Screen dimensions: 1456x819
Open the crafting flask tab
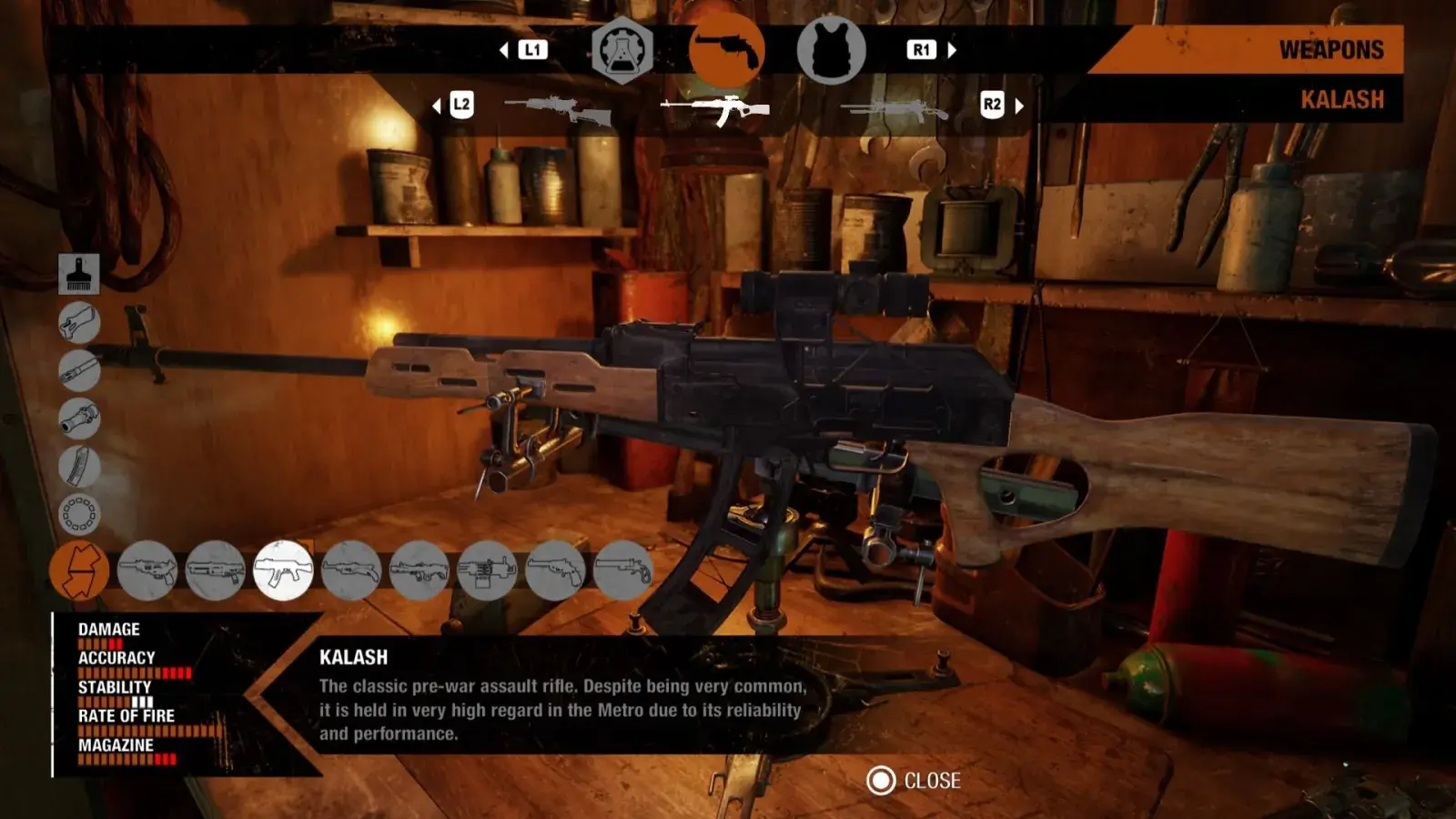[x=622, y=51]
